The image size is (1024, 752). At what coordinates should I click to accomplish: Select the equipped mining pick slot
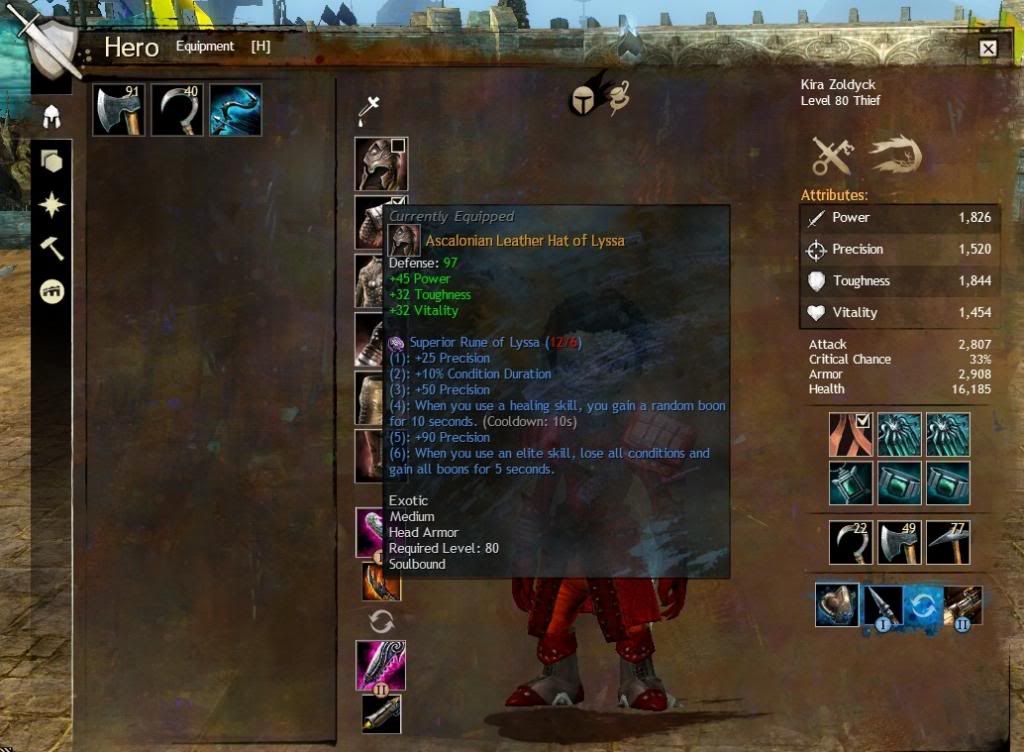(x=947, y=543)
